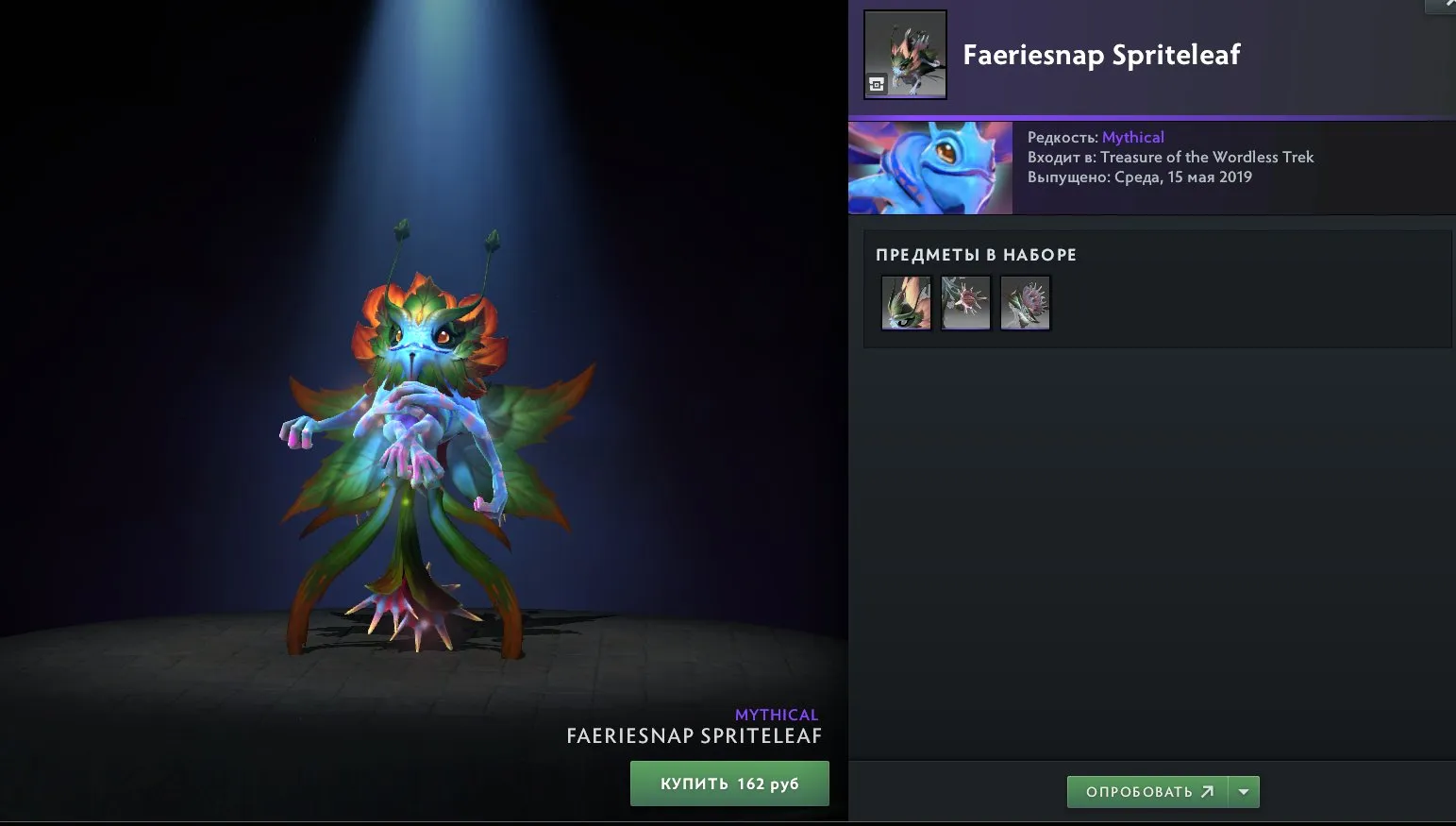
Task: Click the Faeriesnap Spriteleaf title text
Action: pos(1102,56)
